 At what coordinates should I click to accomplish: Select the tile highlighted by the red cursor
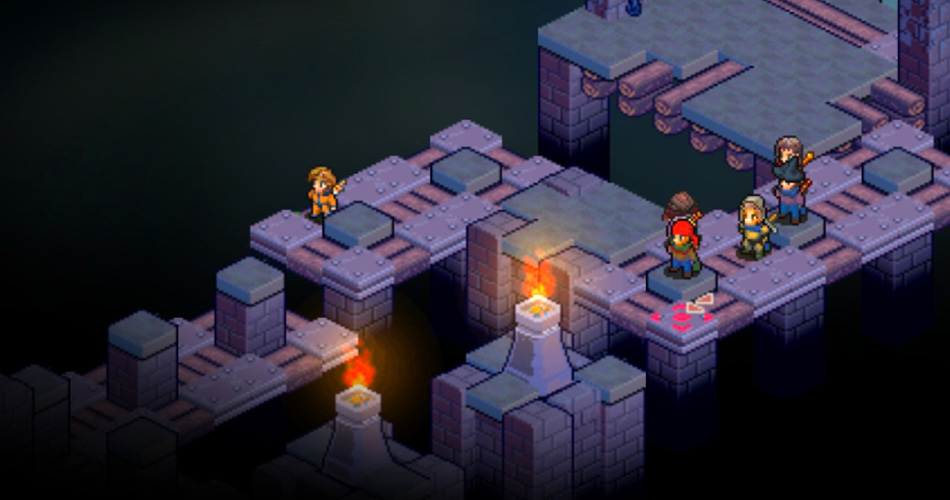(682, 319)
